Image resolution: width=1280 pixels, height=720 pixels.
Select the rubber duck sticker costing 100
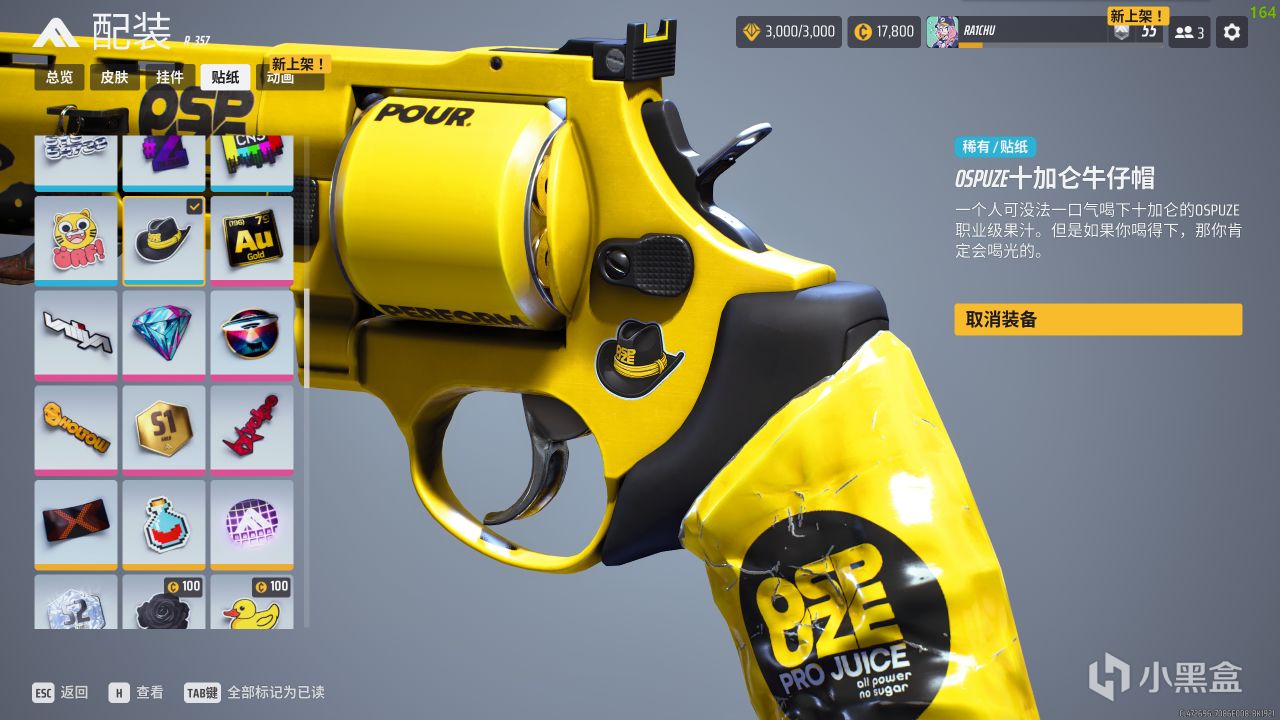[252, 605]
